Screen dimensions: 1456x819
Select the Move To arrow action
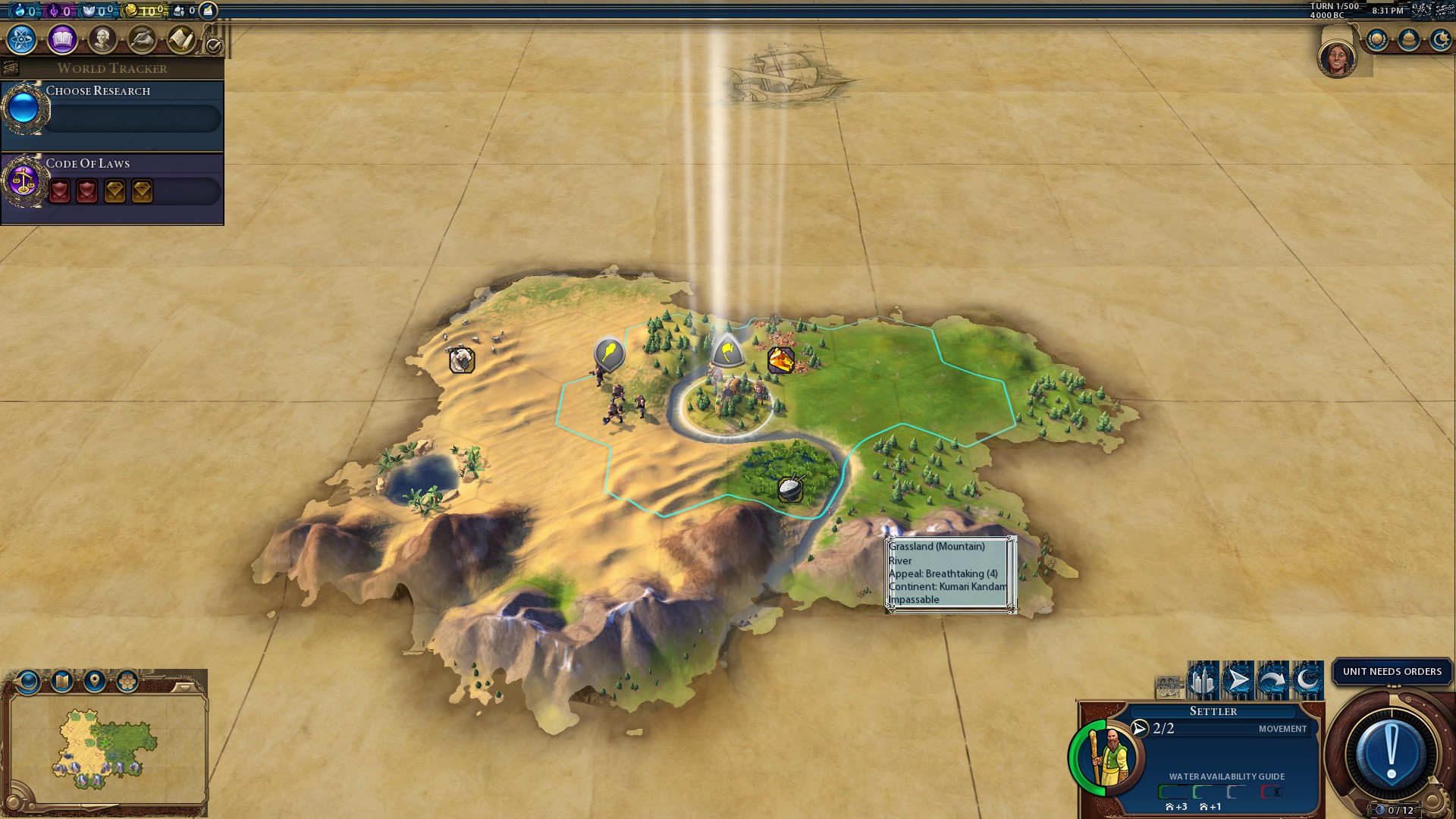tap(1238, 680)
